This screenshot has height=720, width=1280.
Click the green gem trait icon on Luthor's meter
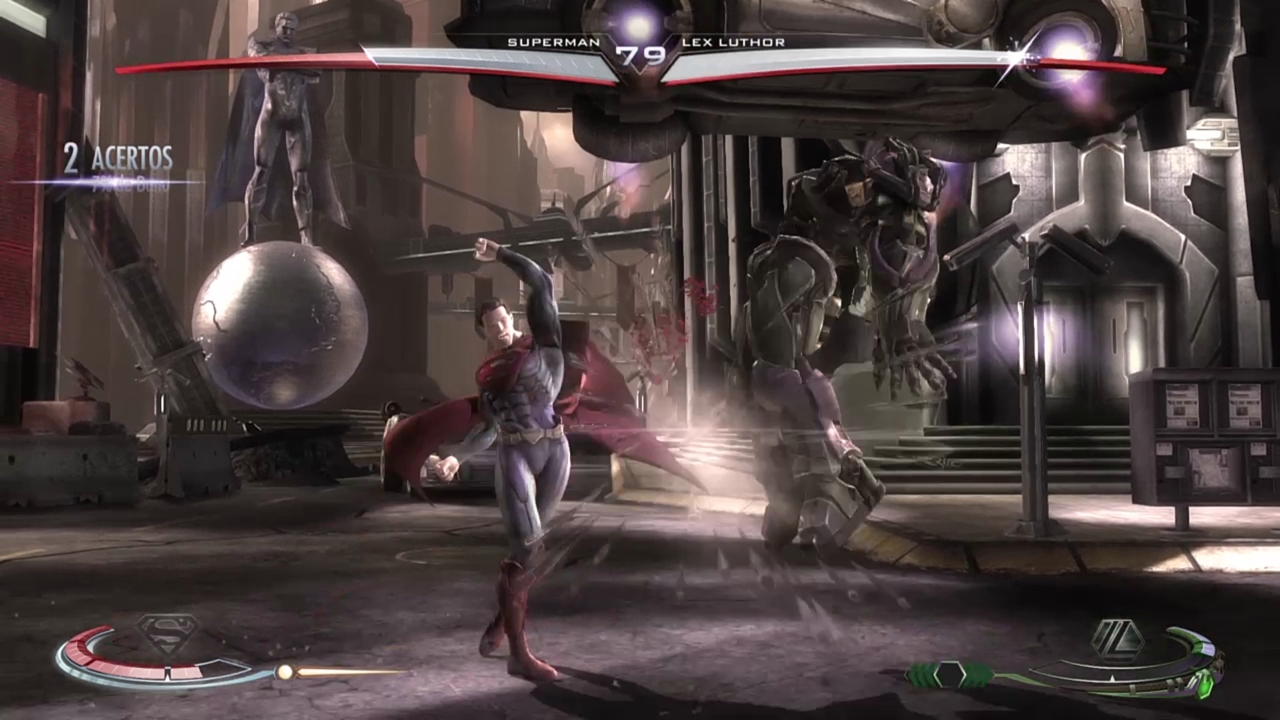[x=1205, y=688]
